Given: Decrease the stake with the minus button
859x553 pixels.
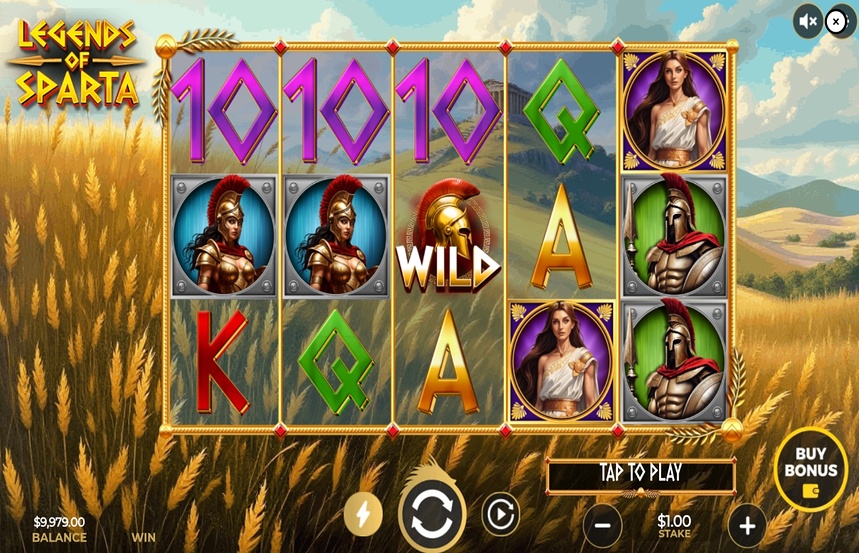Looking at the screenshot, I should pos(602,525).
